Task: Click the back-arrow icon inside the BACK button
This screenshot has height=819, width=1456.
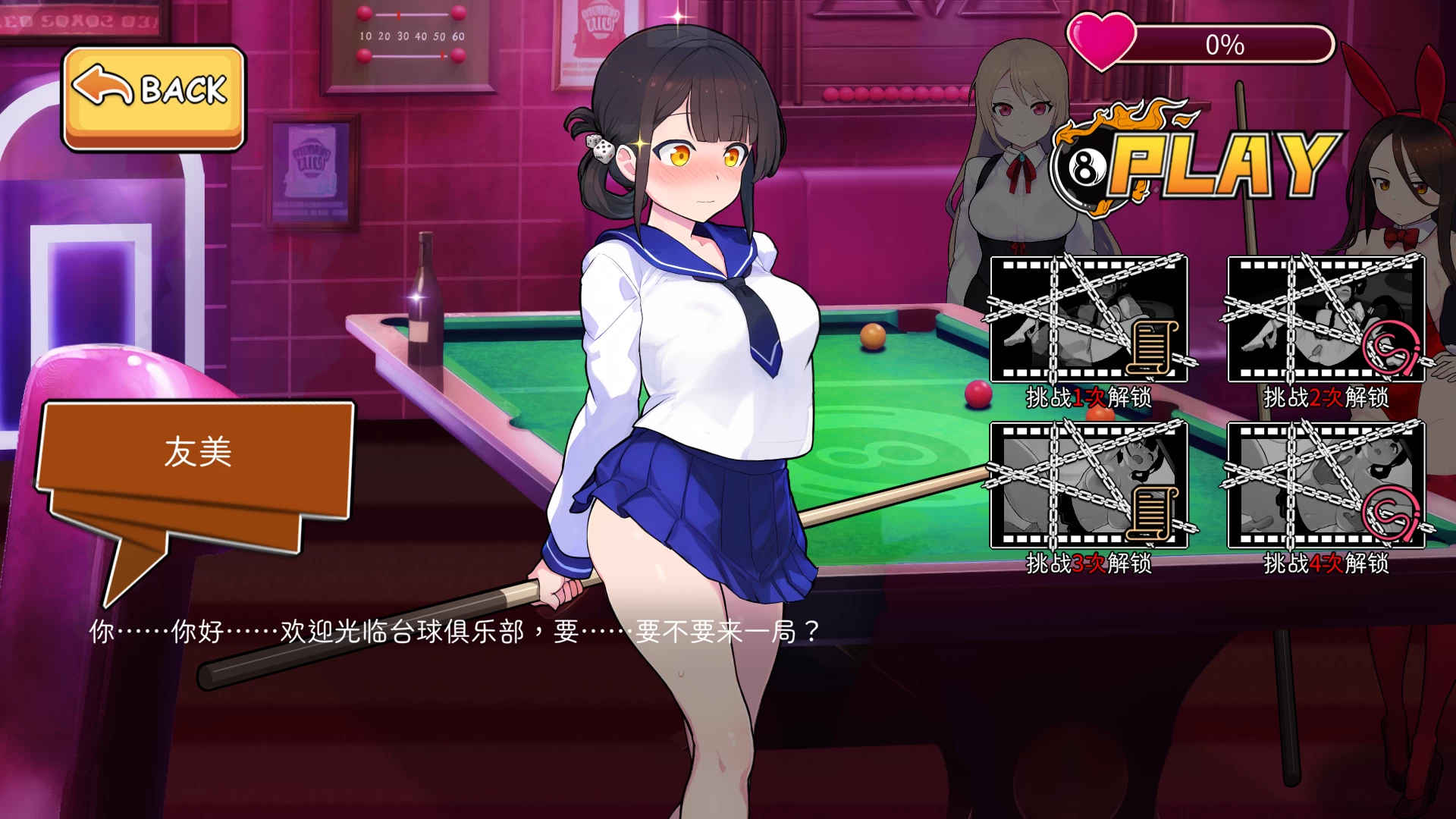Action: coord(102,83)
